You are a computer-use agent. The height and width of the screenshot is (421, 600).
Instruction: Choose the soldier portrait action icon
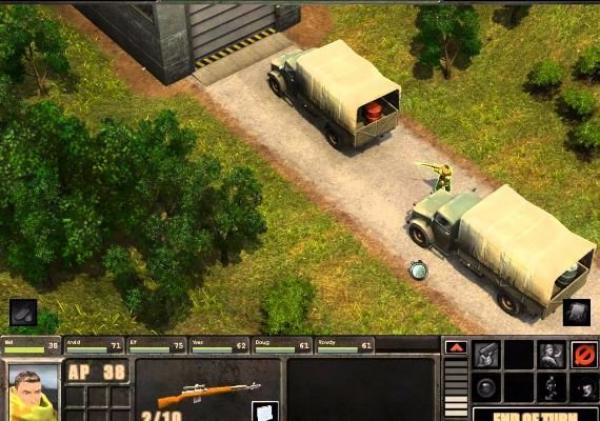552,354
